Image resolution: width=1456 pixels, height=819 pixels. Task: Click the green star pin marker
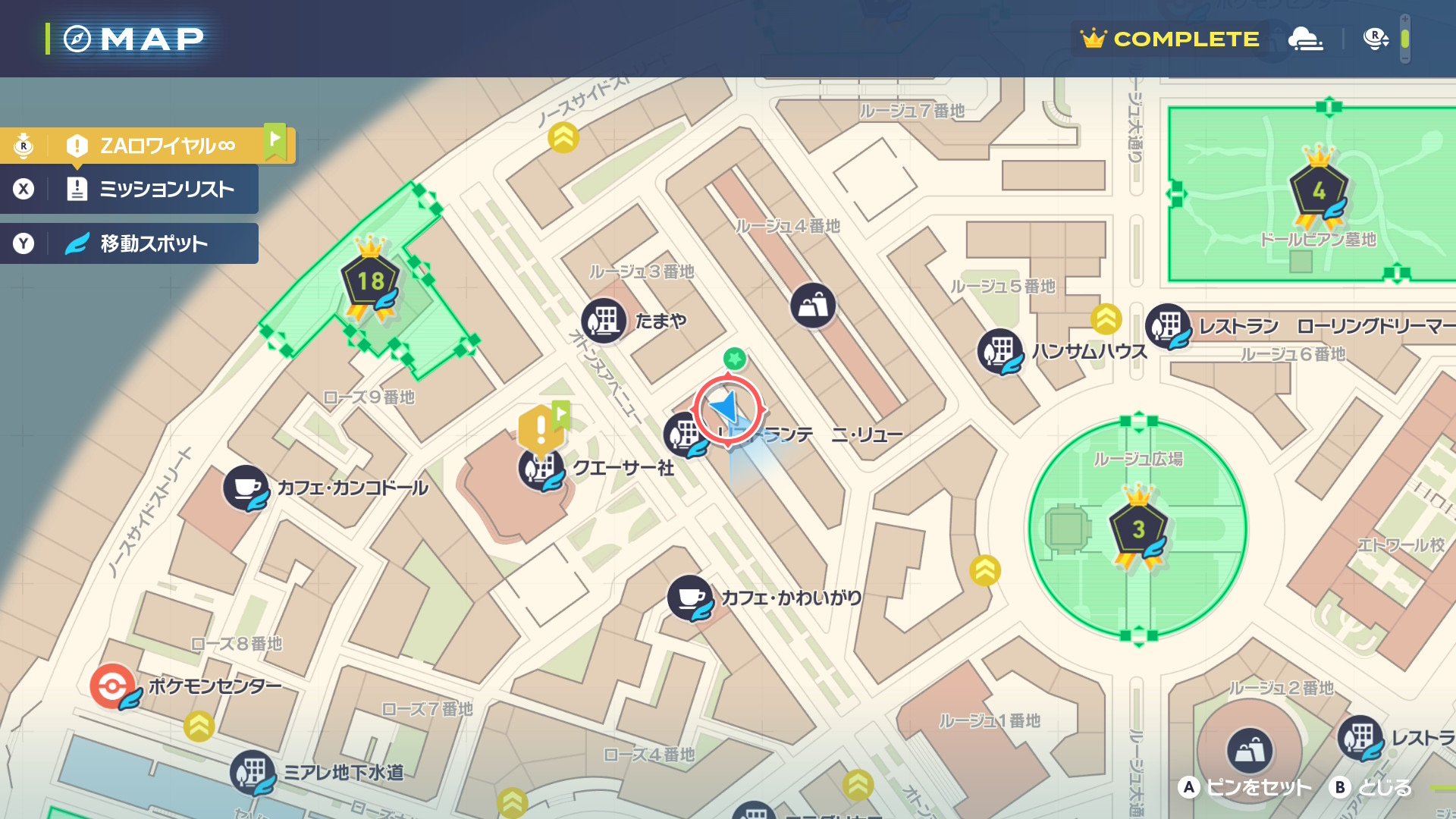[x=734, y=358]
